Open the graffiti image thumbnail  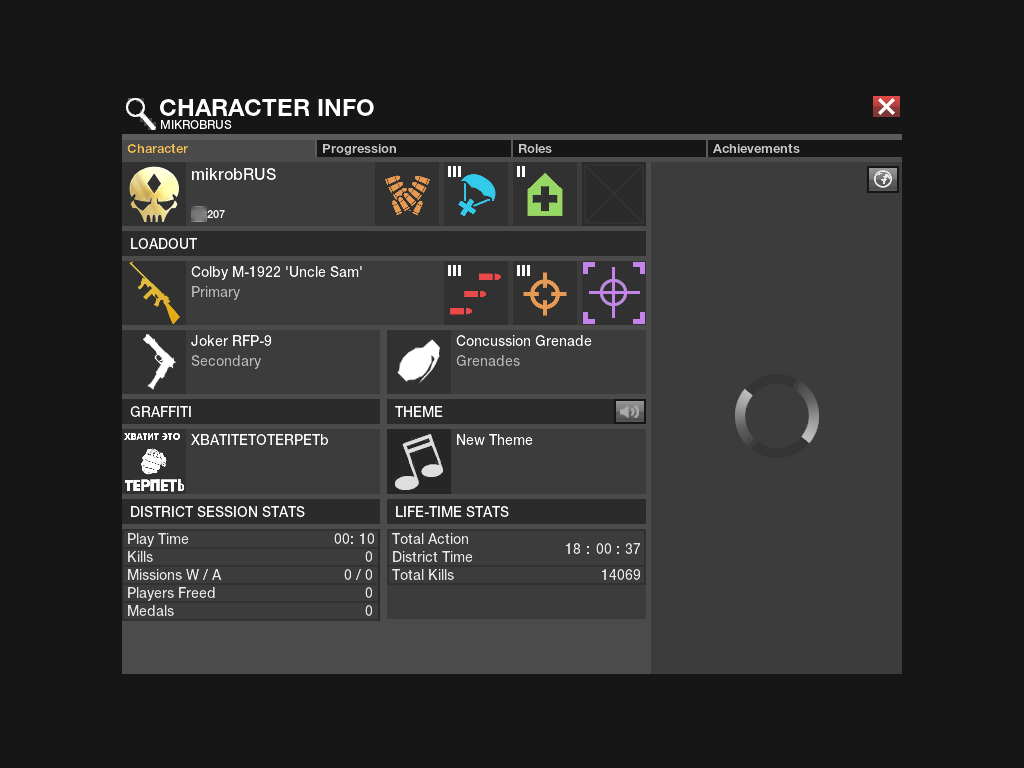tap(154, 461)
